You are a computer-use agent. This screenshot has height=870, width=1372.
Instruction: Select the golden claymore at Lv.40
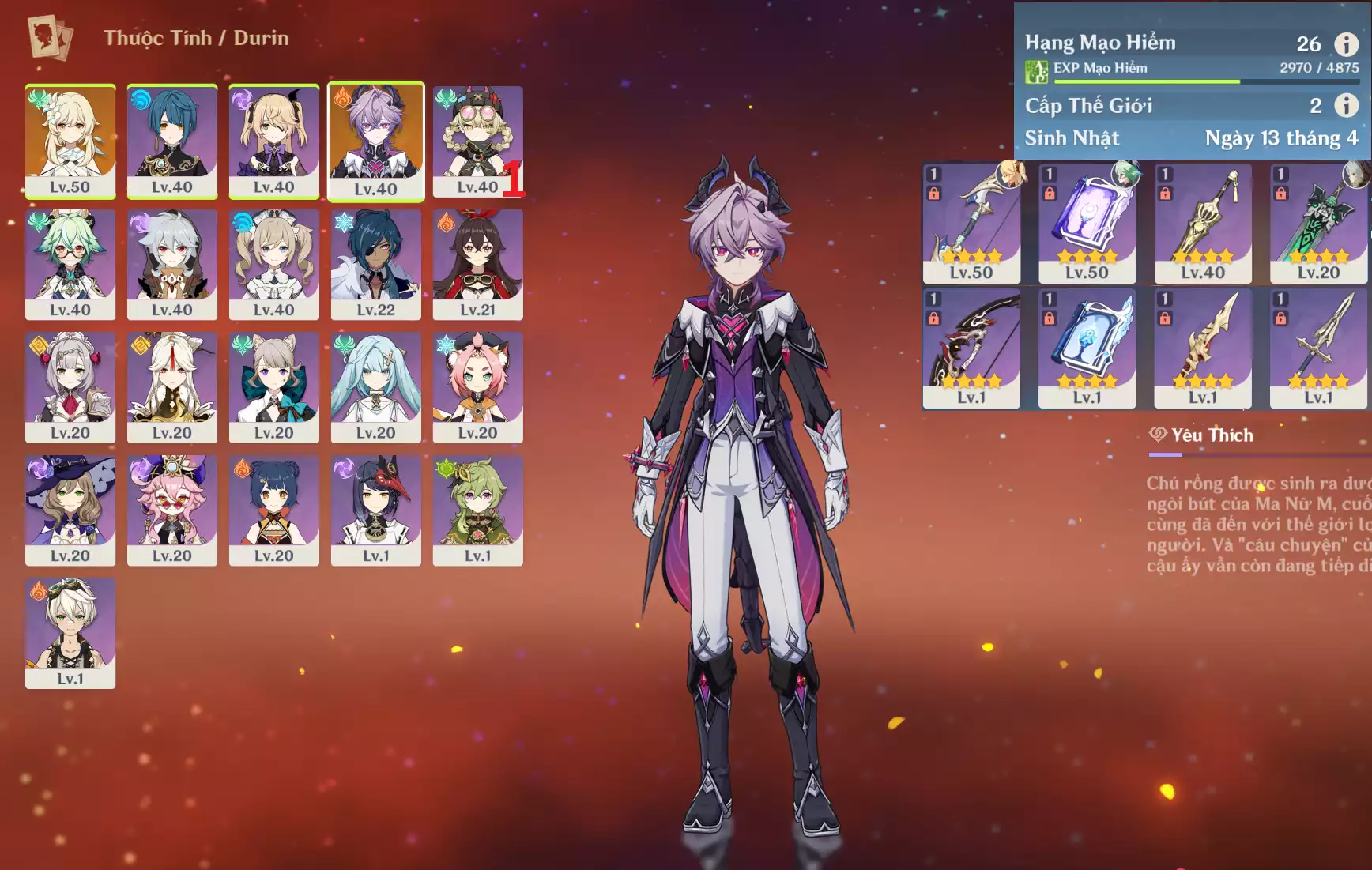1203,223
